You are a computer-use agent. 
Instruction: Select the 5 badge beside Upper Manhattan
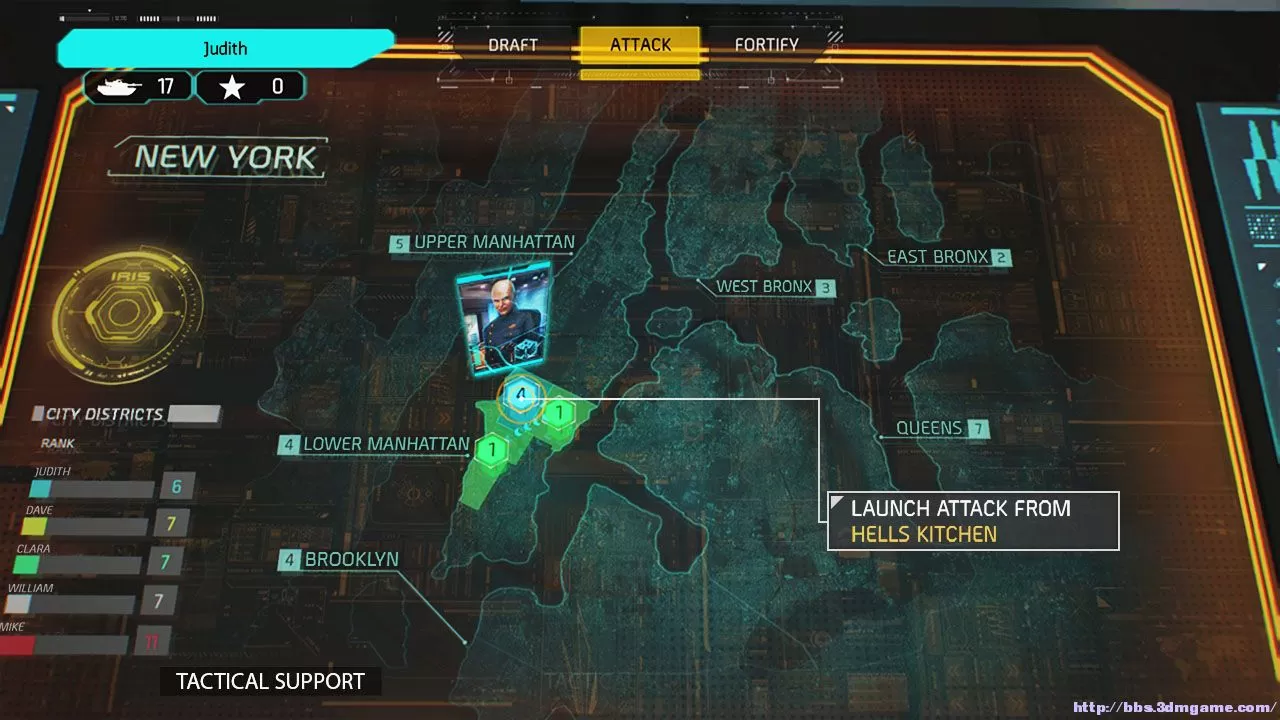point(398,242)
